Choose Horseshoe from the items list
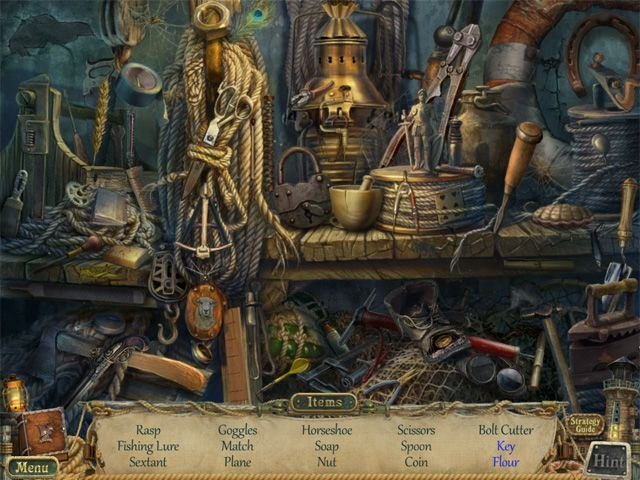 pos(327,430)
